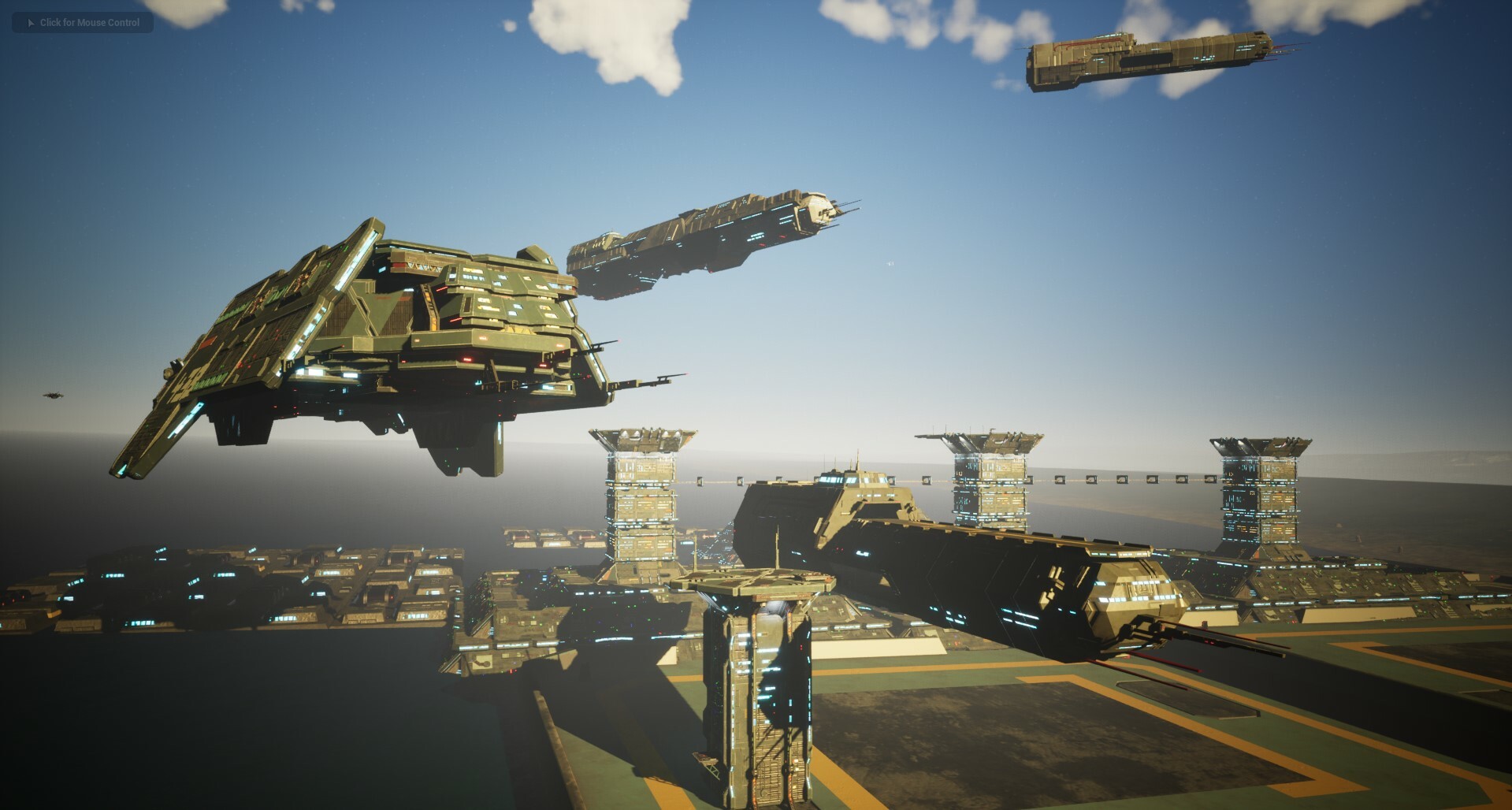The image size is (1512, 810).
Task: Click the chain of connector pylons
Action: tap(1103, 479)
